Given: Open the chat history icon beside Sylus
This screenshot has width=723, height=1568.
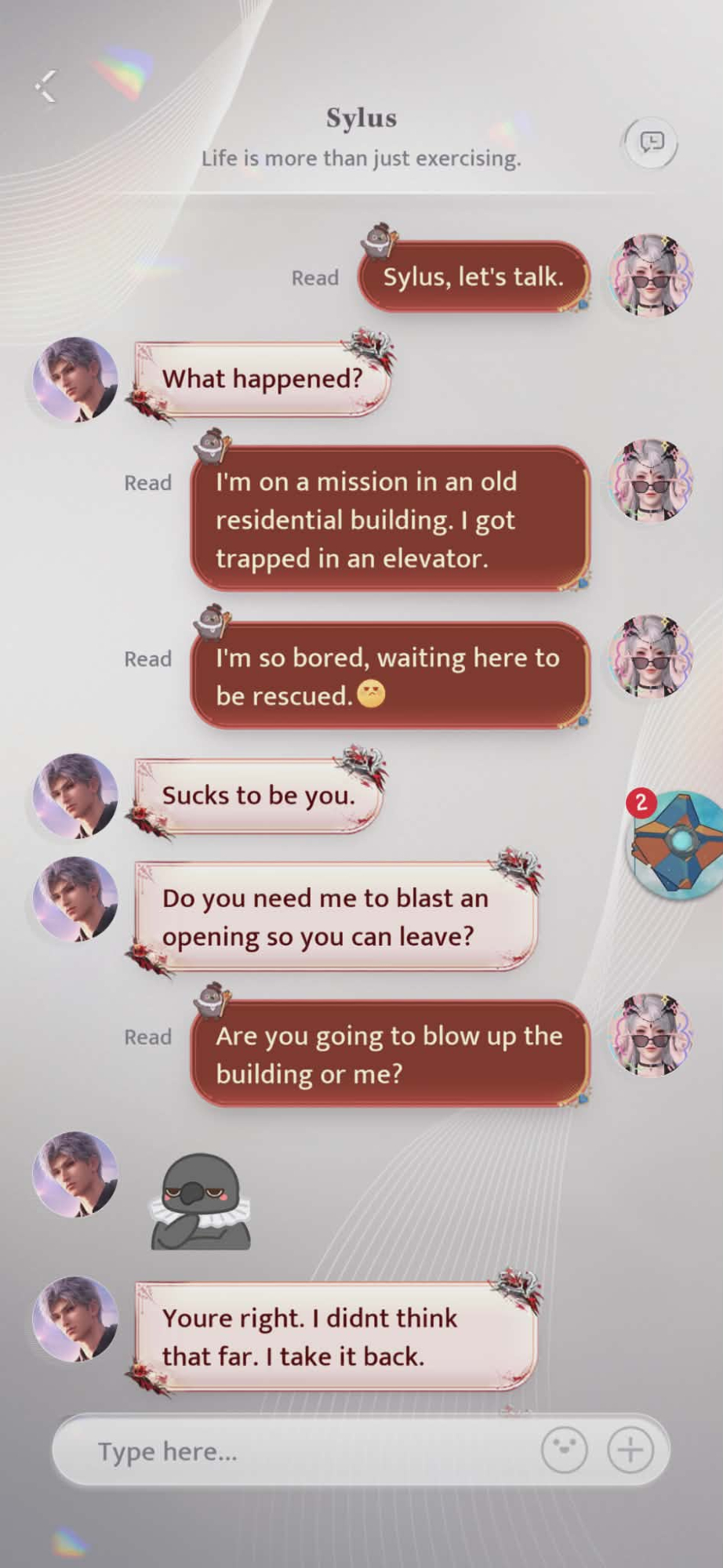Looking at the screenshot, I should click(x=651, y=143).
